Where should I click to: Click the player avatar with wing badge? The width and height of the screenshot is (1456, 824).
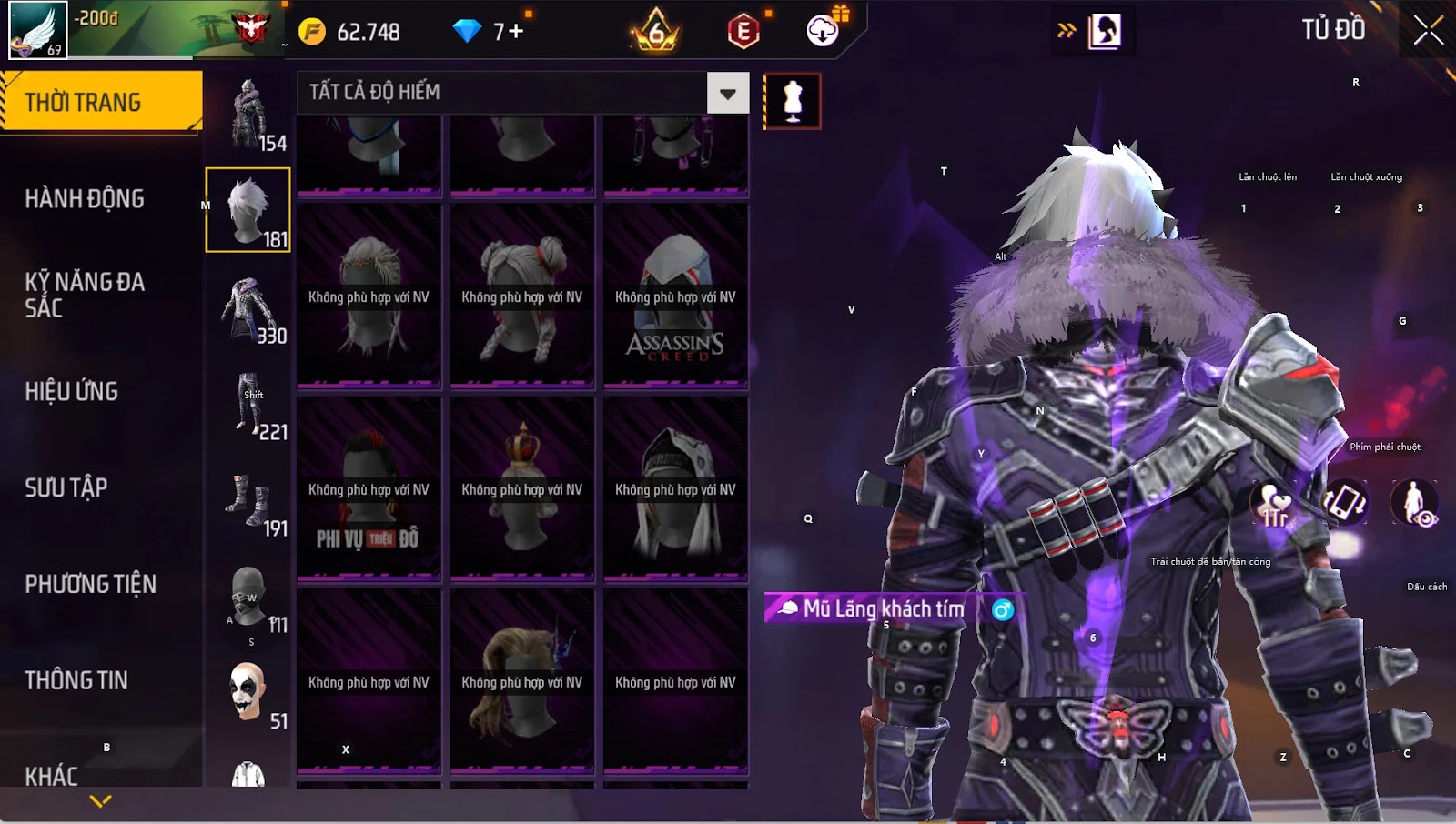tap(37, 30)
